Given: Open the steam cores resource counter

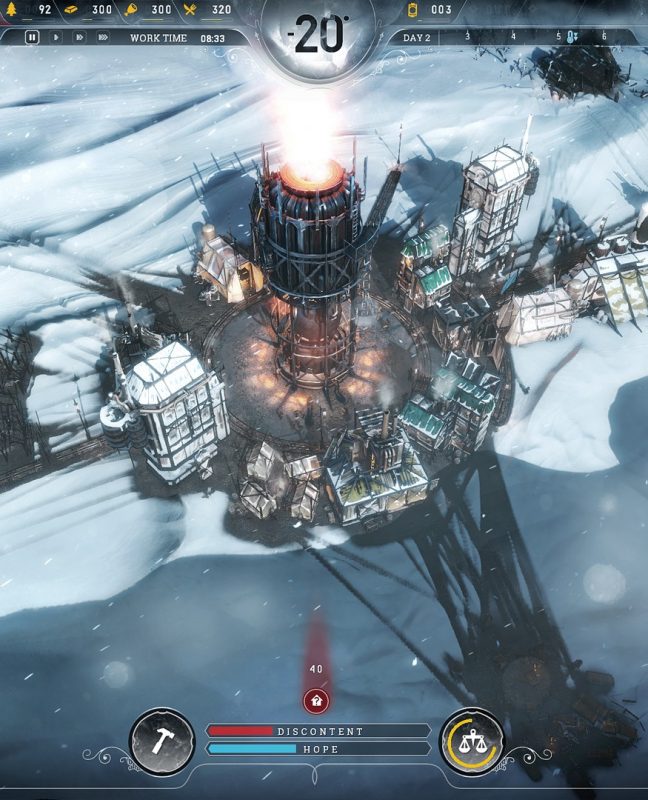Looking at the screenshot, I should (x=430, y=10).
